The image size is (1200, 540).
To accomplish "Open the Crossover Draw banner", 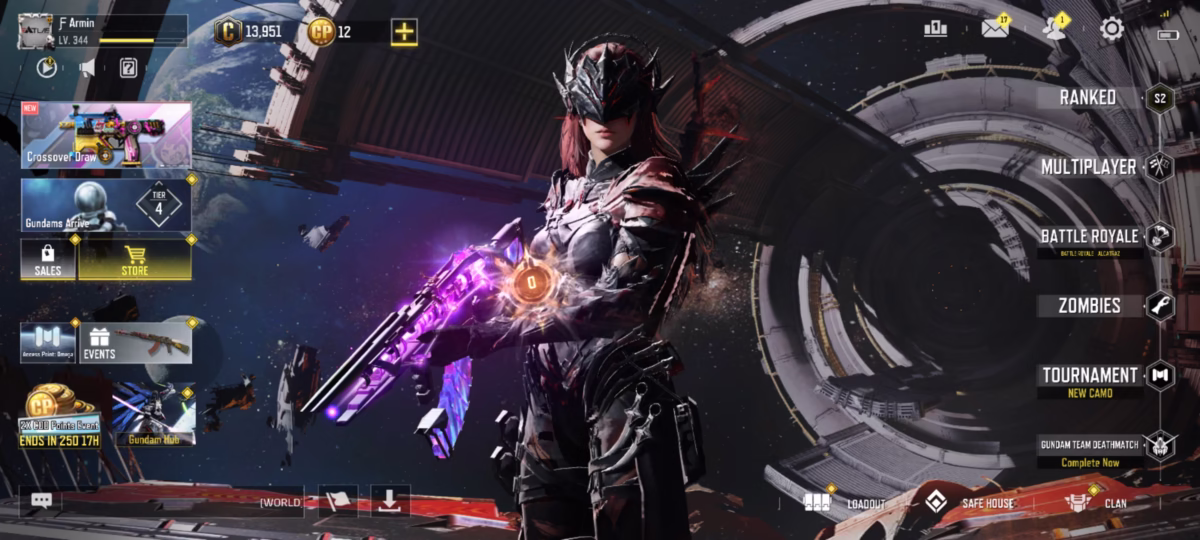I will pyautogui.click(x=106, y=135).
